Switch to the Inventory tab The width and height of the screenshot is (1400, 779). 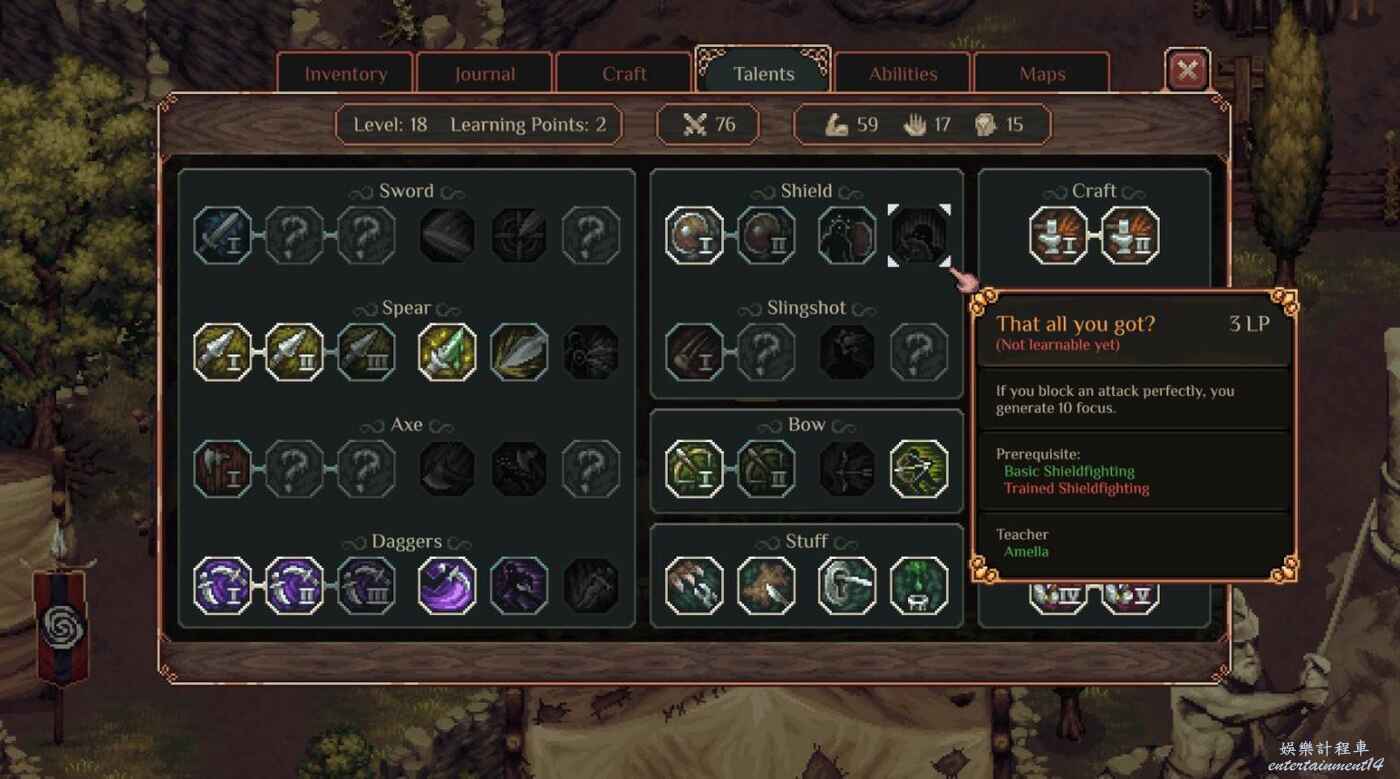pyautogui.click(x=345, y=74)
